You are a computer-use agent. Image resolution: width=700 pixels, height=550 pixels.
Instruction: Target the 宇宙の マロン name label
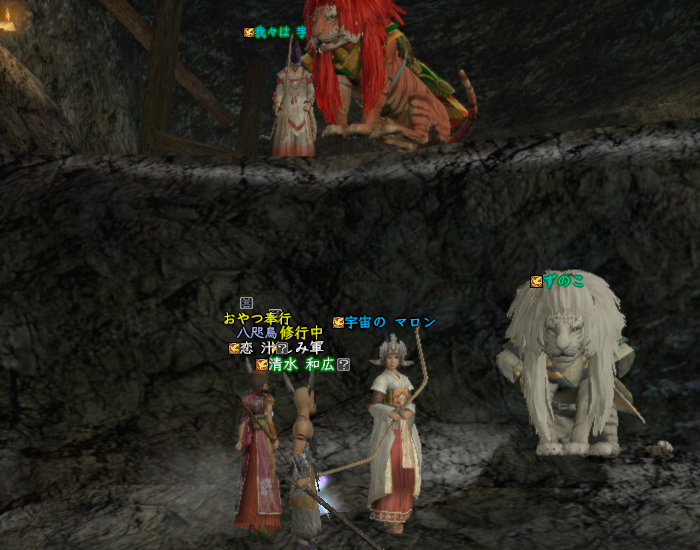point(390,322)
